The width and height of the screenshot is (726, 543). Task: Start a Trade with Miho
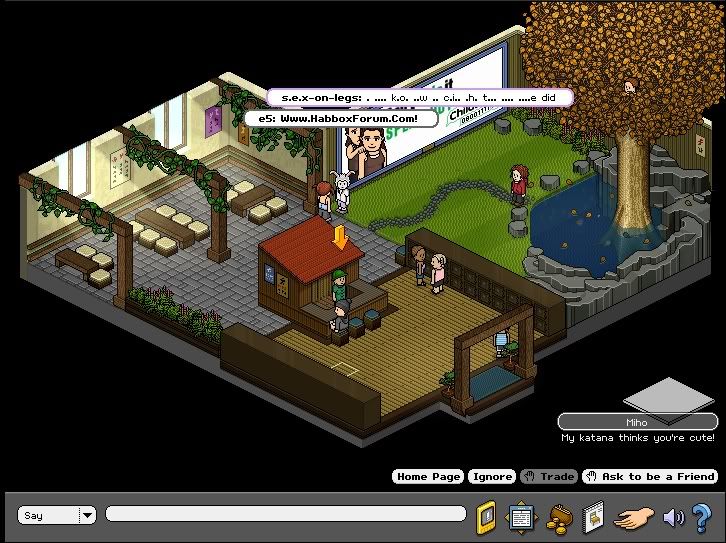[550, 477]
